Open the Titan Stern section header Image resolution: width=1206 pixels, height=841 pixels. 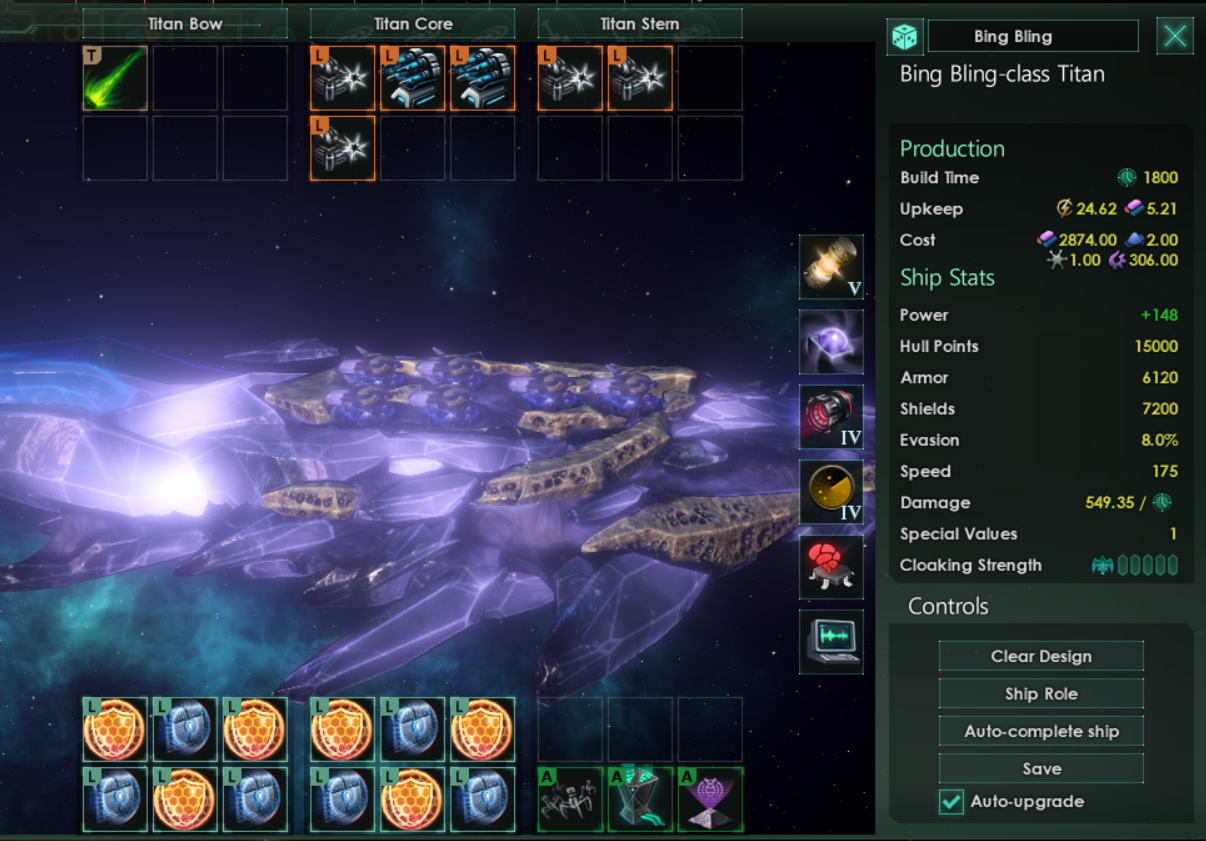point(640,24)
